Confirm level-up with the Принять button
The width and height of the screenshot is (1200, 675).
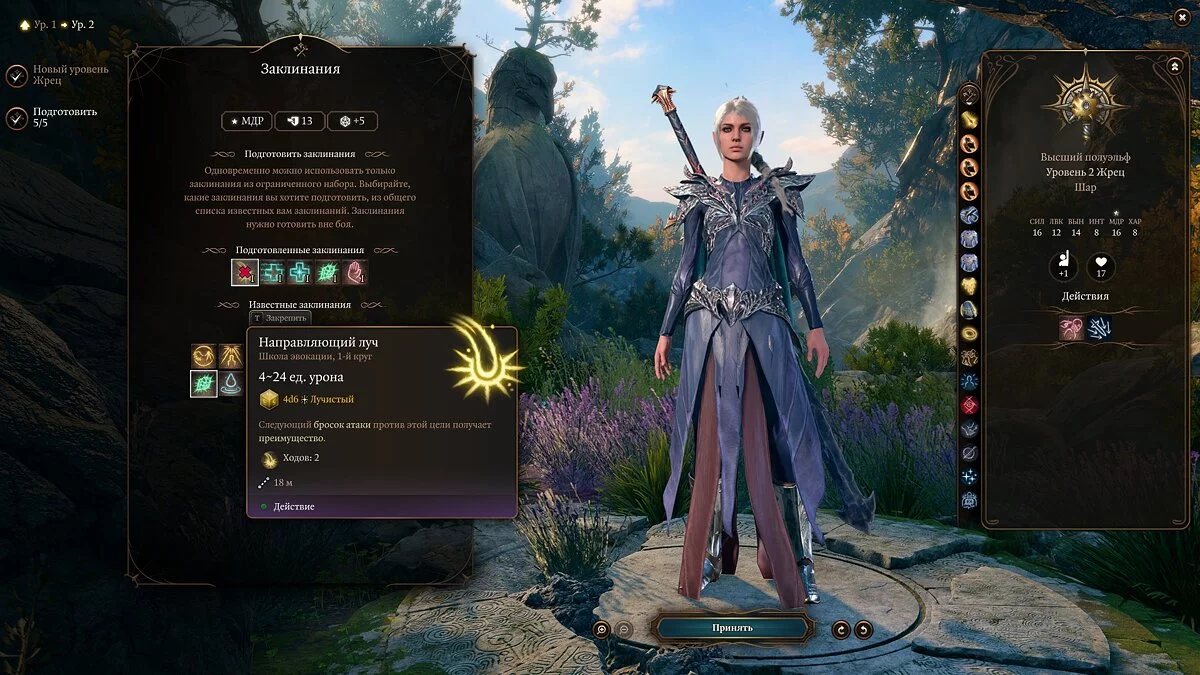click(732, 628)
